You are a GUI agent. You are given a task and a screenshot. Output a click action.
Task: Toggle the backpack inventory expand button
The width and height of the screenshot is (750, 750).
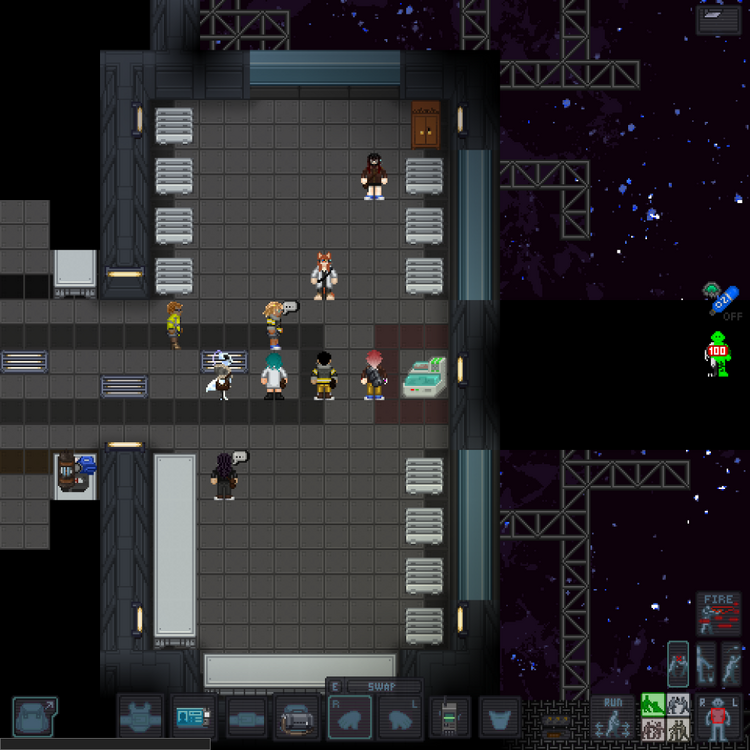35,717
